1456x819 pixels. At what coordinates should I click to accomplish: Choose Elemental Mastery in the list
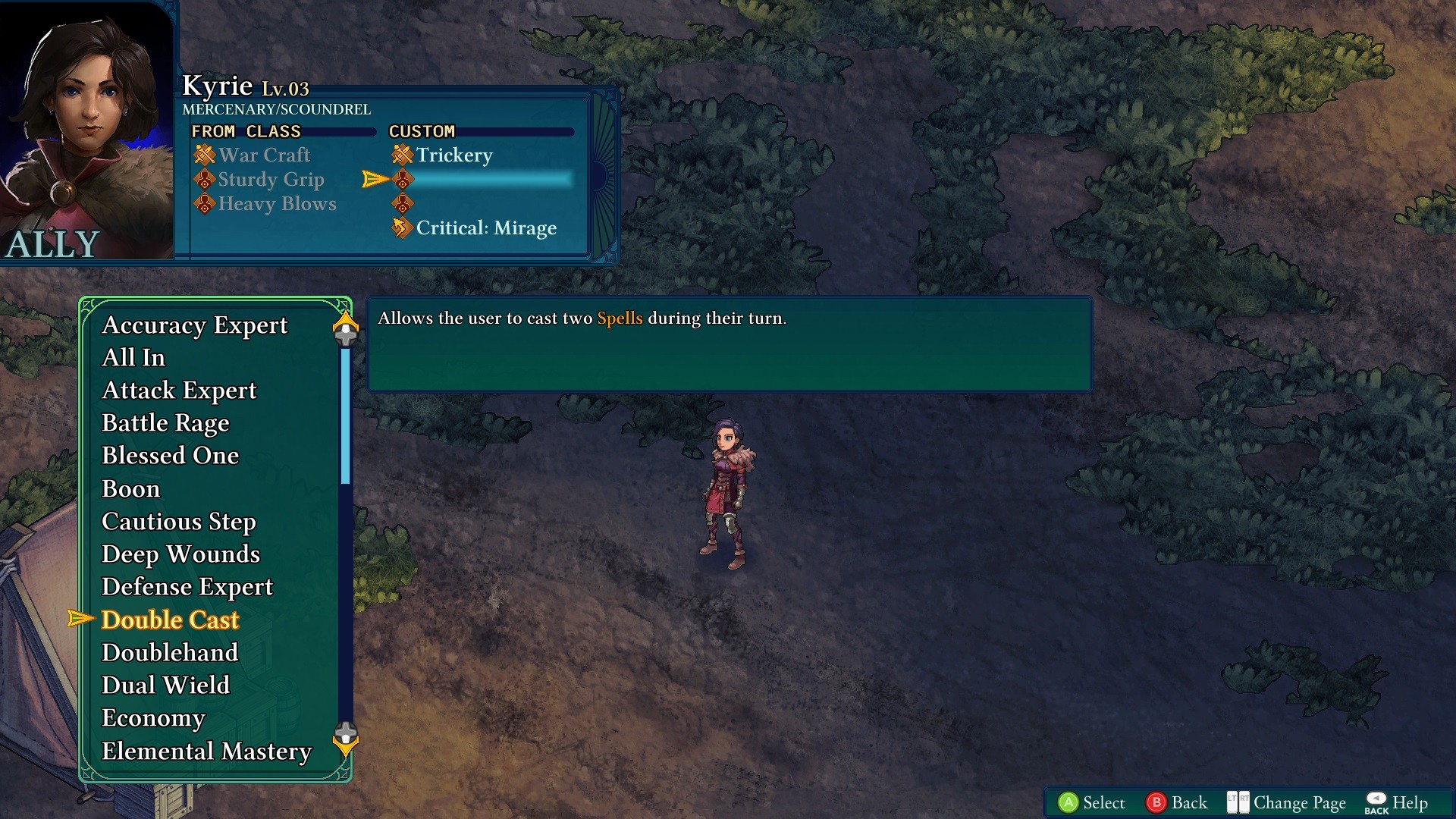pos(206,752)
